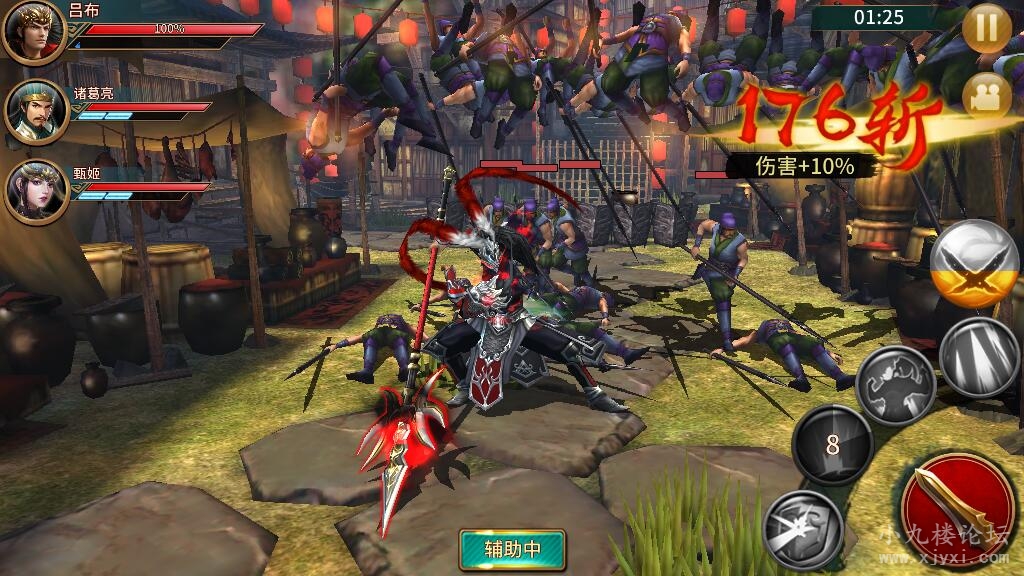The height and width of the screenshot is (576, 1024).
Task: Select the 吕布 hero portrait
Action: [x=34, y=31]
